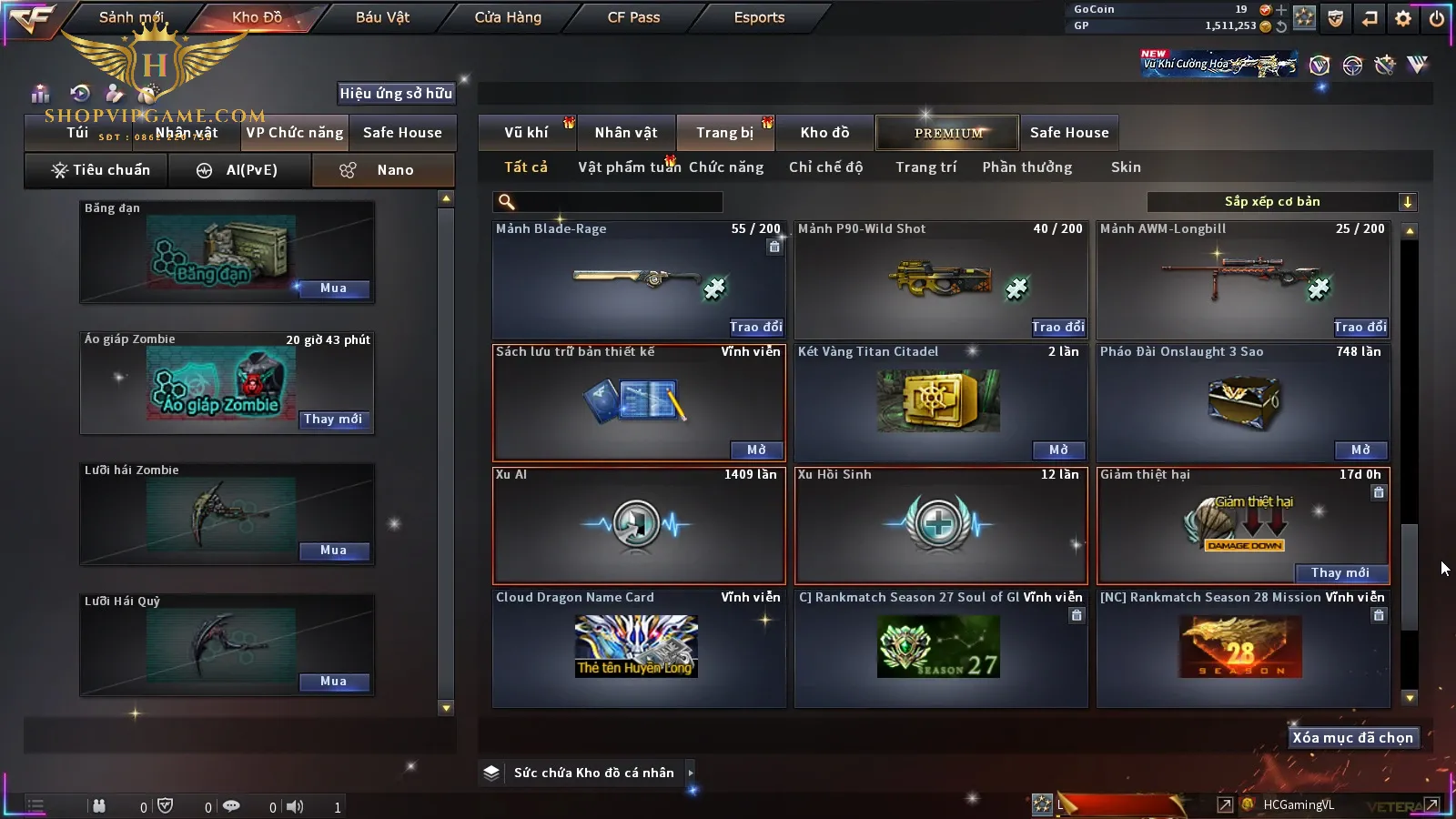Exchange the Mảnh Blade-Rage fragments
The height and width of the screenshot is (819, 1456).
click(755, 327)
